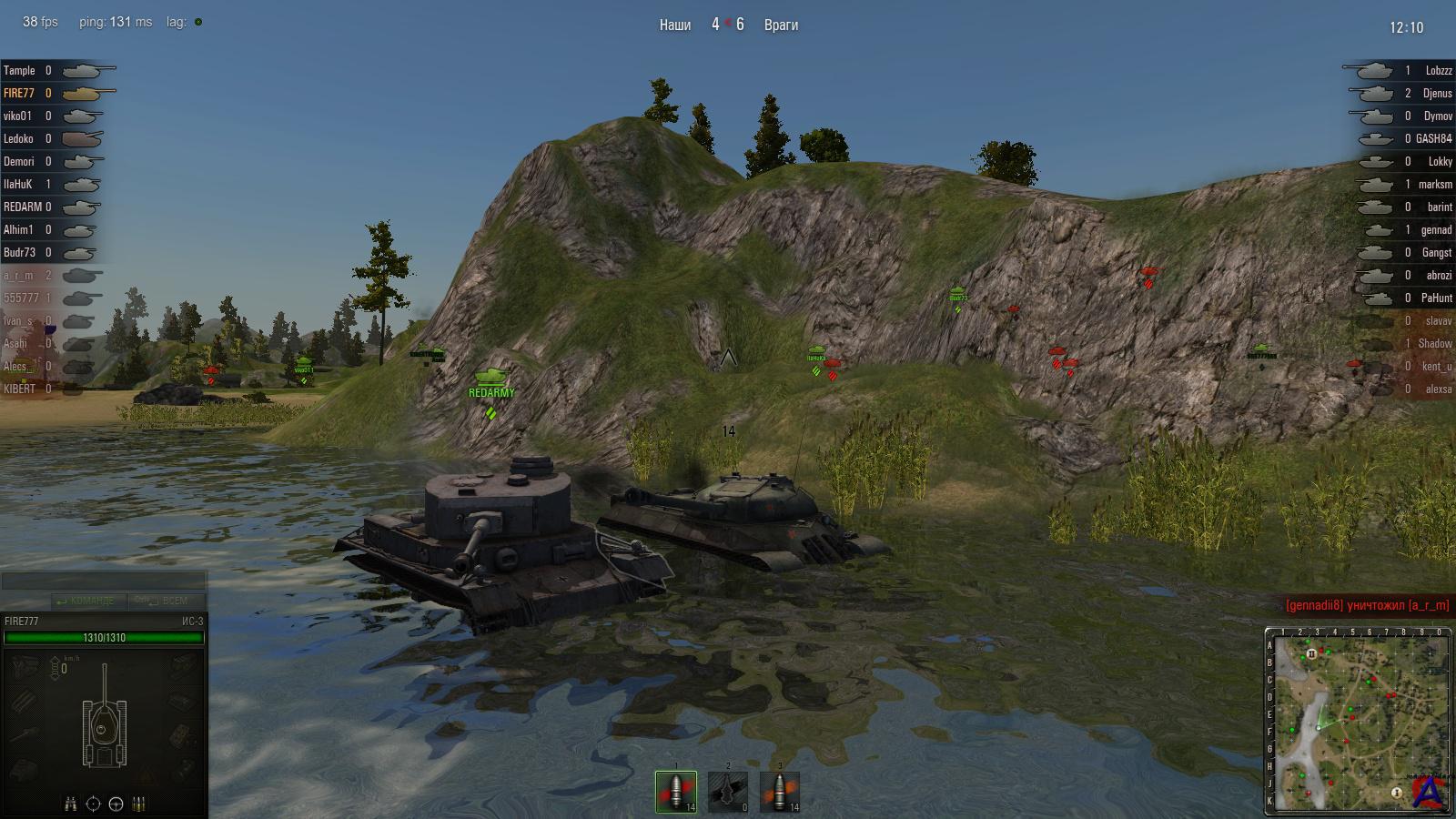Send chat message to КОМАНДЕ (team)
Image resolution: width=1456 pixels, height=819 pixels.
coord(88,601)
